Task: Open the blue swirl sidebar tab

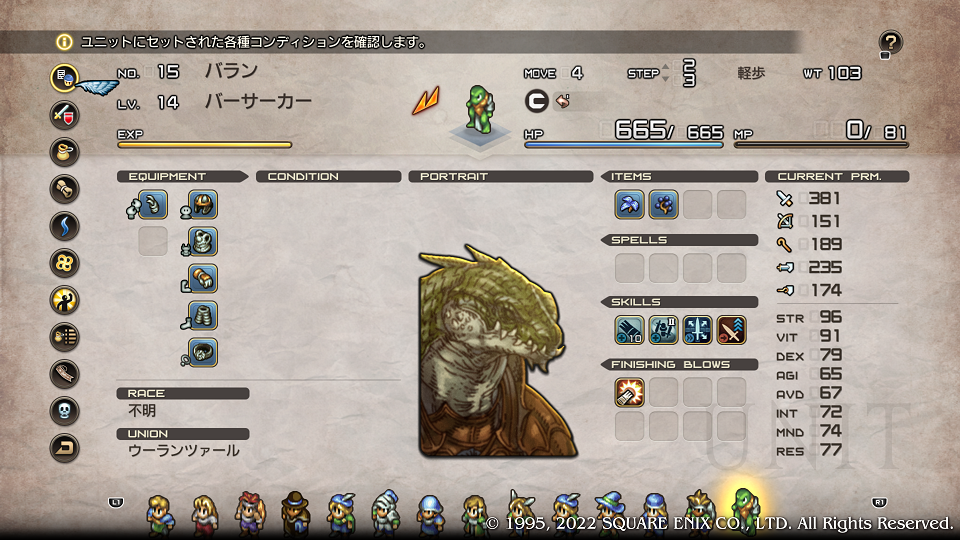Action: (x=65, y=225)
